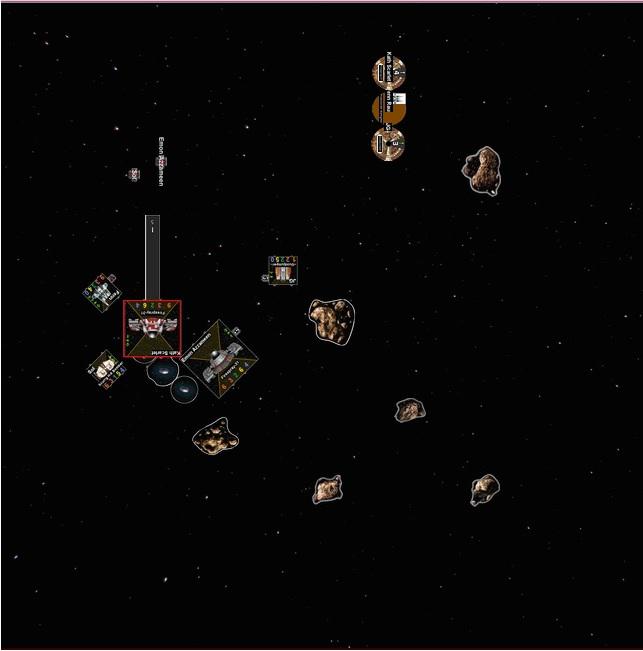Viewport: 643px width, 651px height.
Task: Select Kath Scarlet's red-bordered Firespray ship token
Action: coord(152,328)
